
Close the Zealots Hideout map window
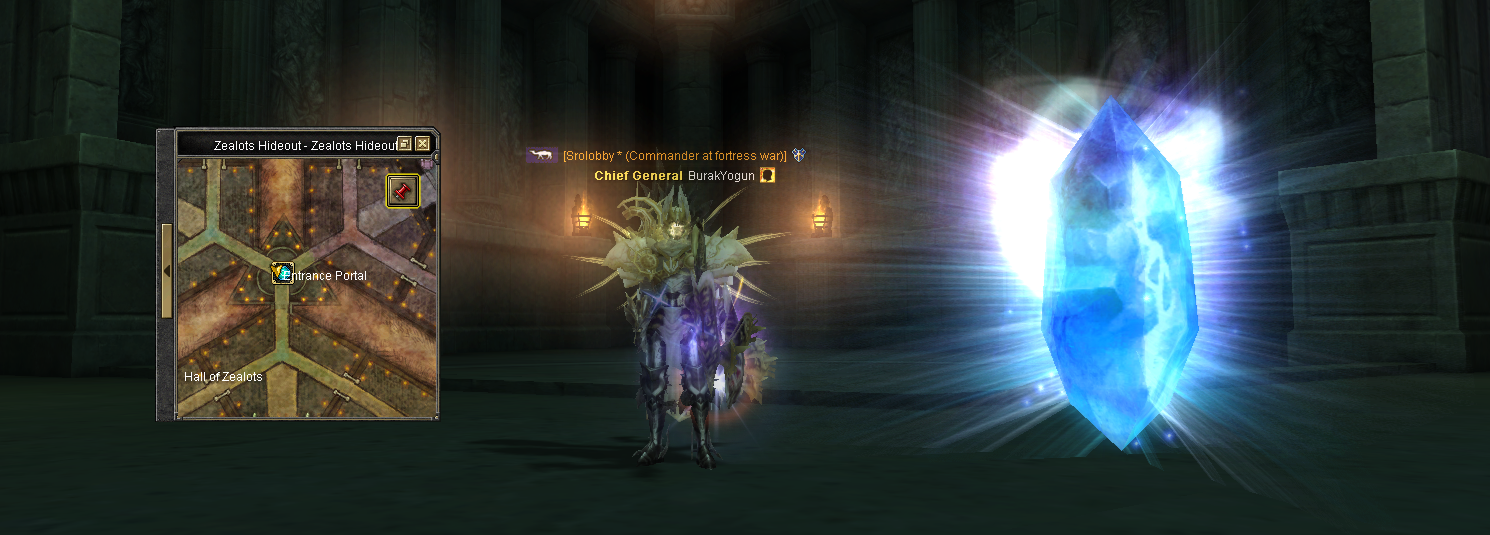click(x=423, y=144)
